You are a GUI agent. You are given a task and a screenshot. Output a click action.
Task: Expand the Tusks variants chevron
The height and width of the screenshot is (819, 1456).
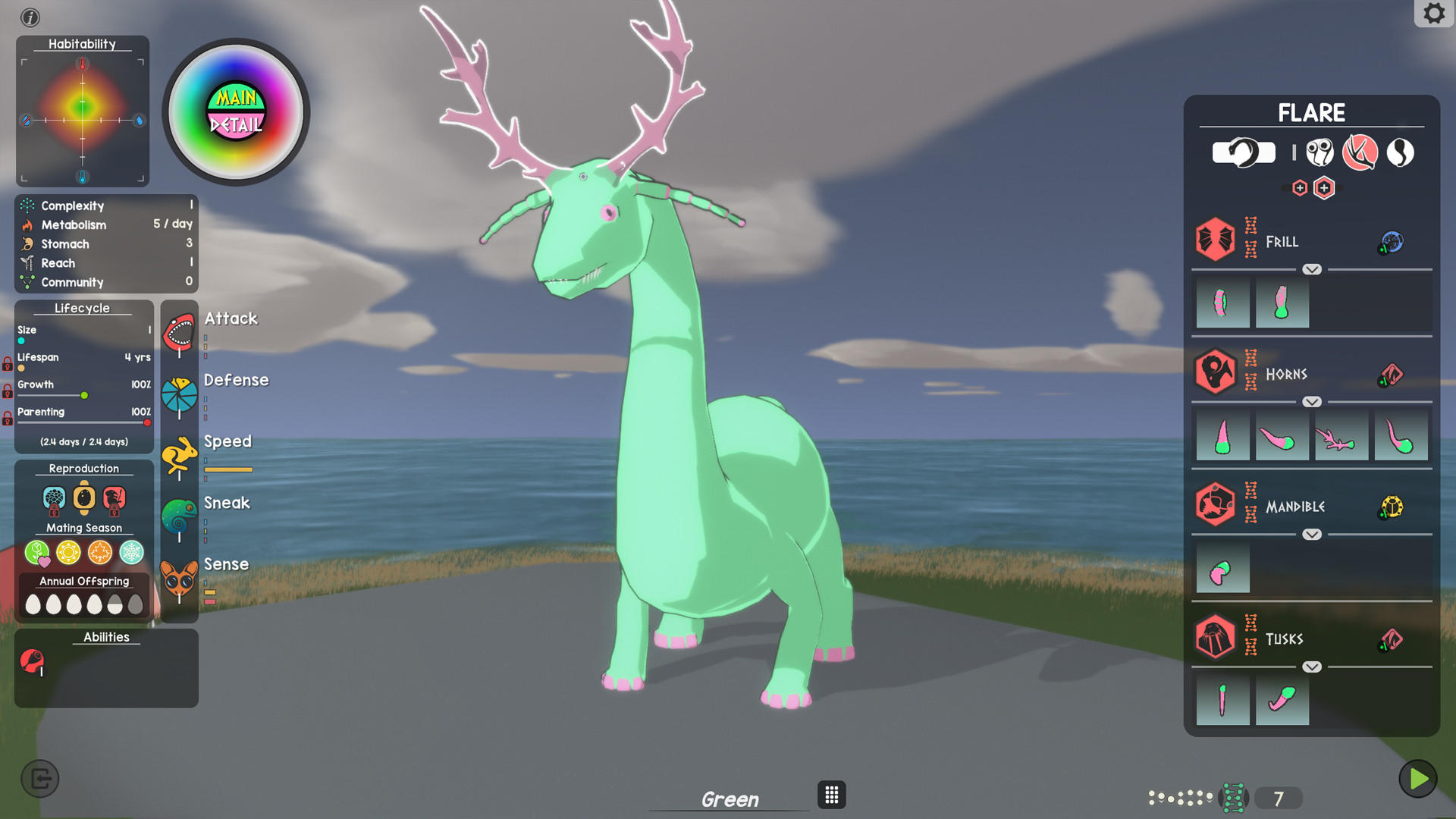[x=1311, y=667]
